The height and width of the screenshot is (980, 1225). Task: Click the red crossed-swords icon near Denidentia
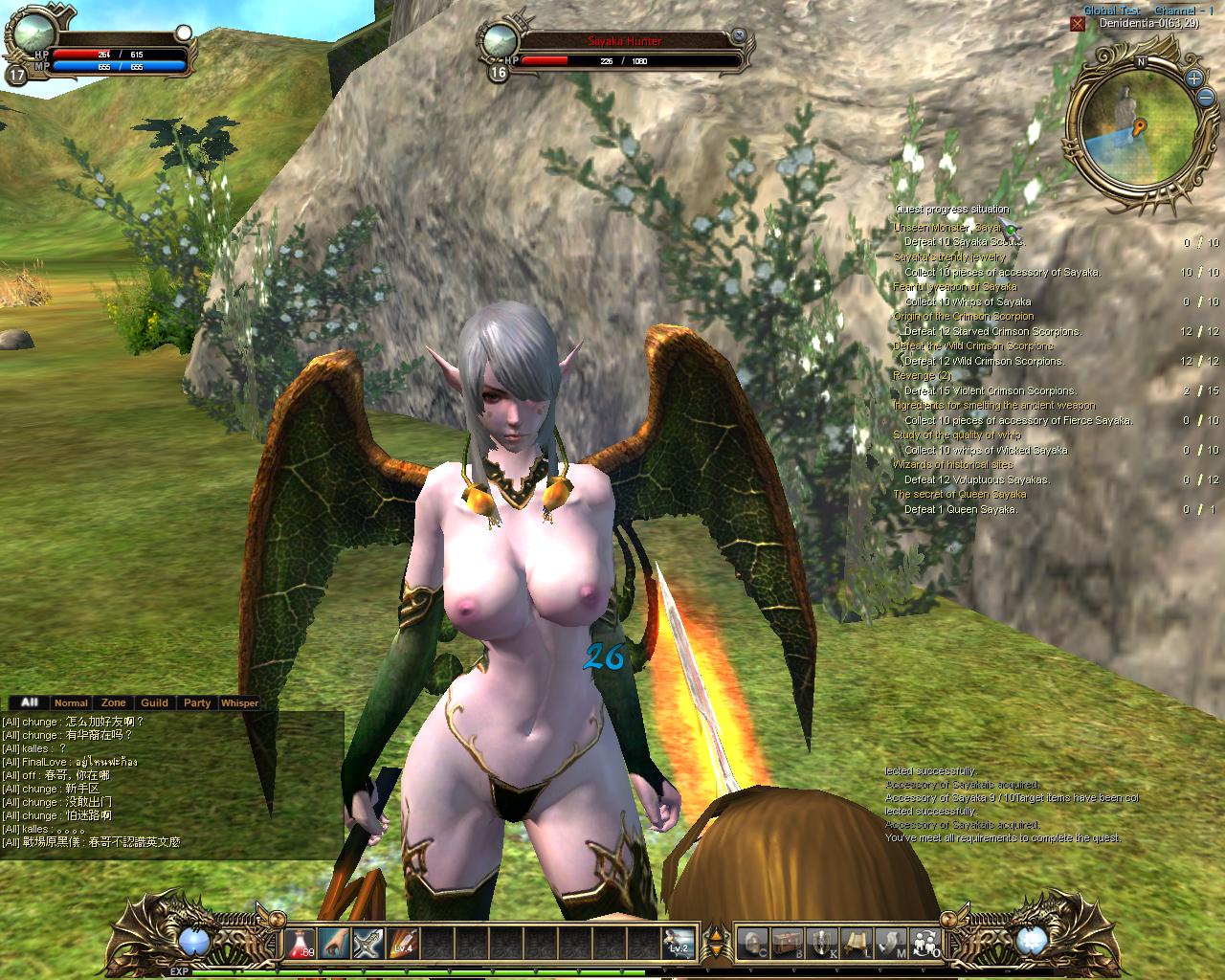pyautogui.click(x=1078, y=23)
